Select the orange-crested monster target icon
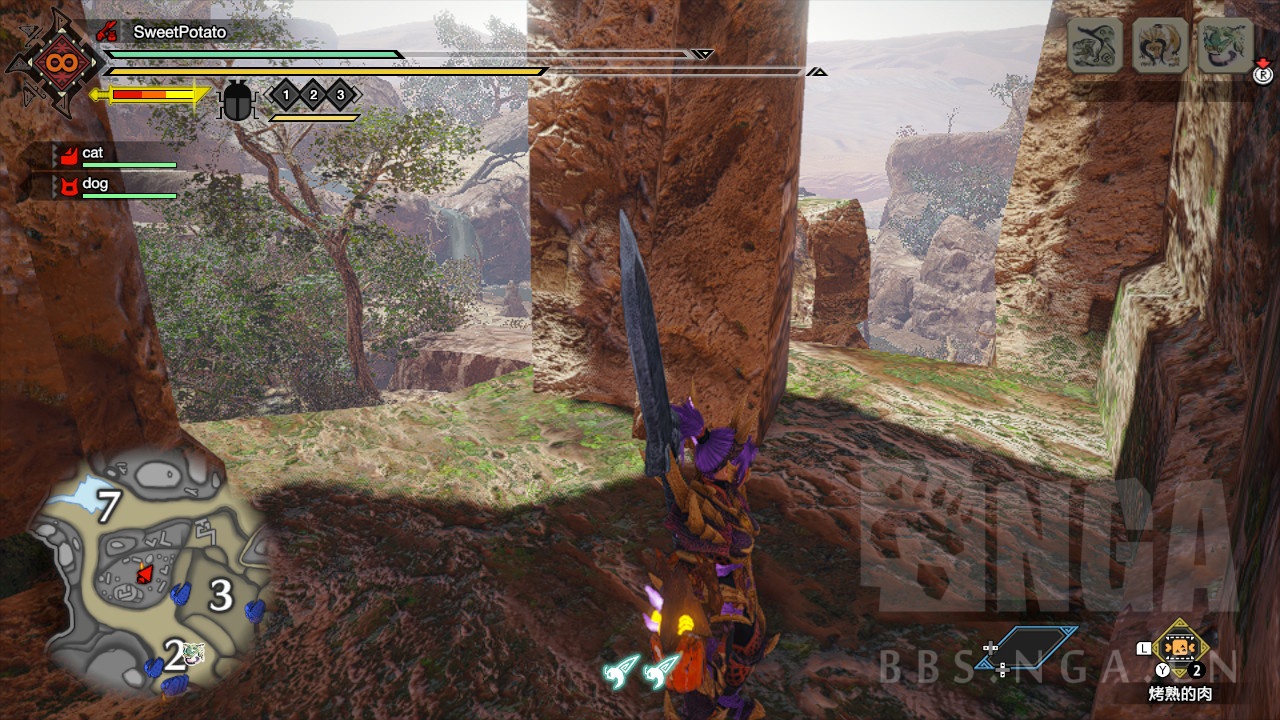The width and height of the screenshot is (1280, 720). 1159,45
